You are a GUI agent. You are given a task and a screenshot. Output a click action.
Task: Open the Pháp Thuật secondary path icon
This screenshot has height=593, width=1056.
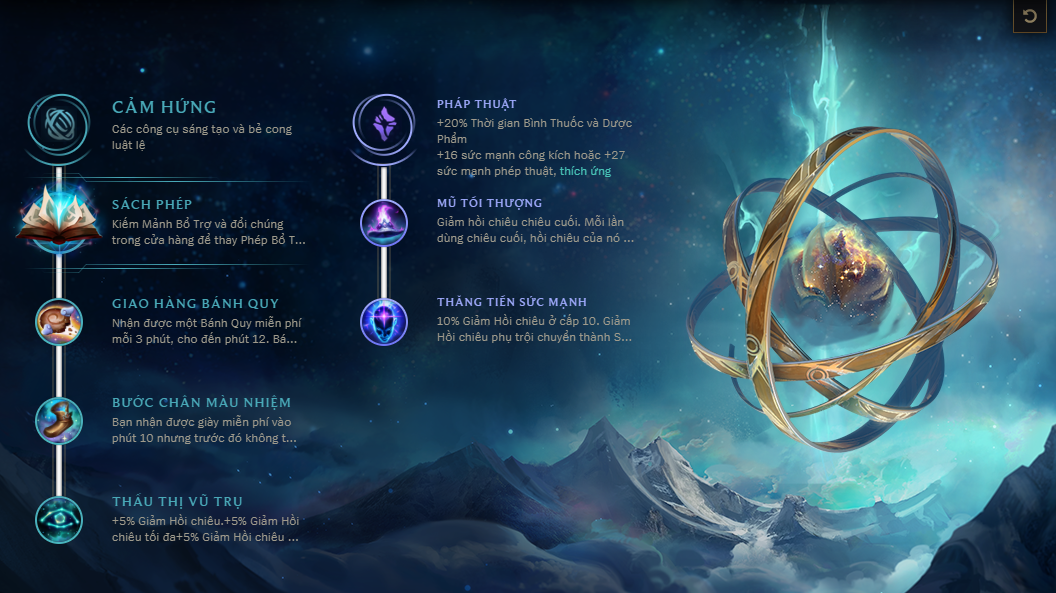[x=383, y=126]
